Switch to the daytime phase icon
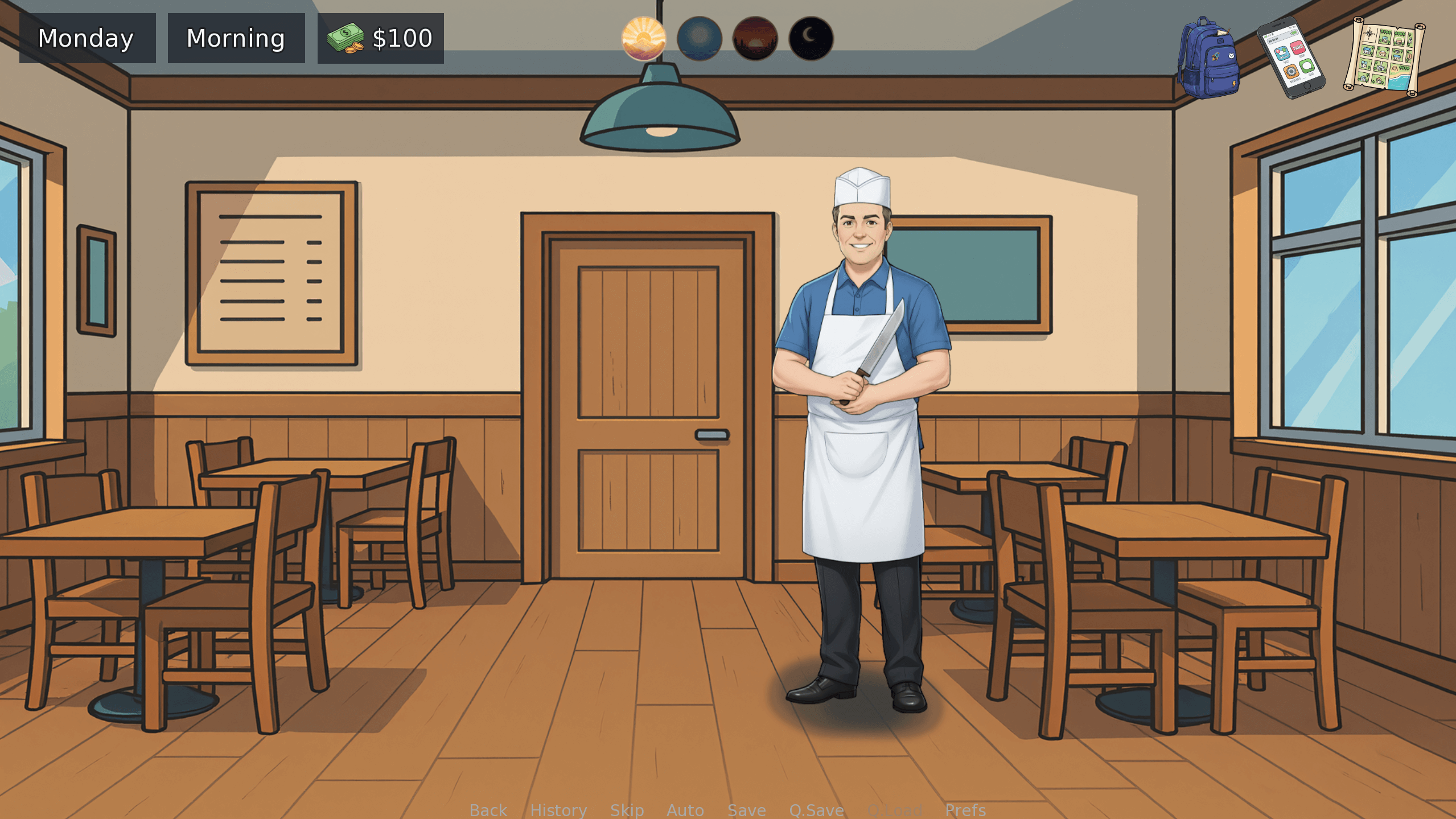Image resolution: width=1456 pixels, height=819 pixels. (700, 39)
